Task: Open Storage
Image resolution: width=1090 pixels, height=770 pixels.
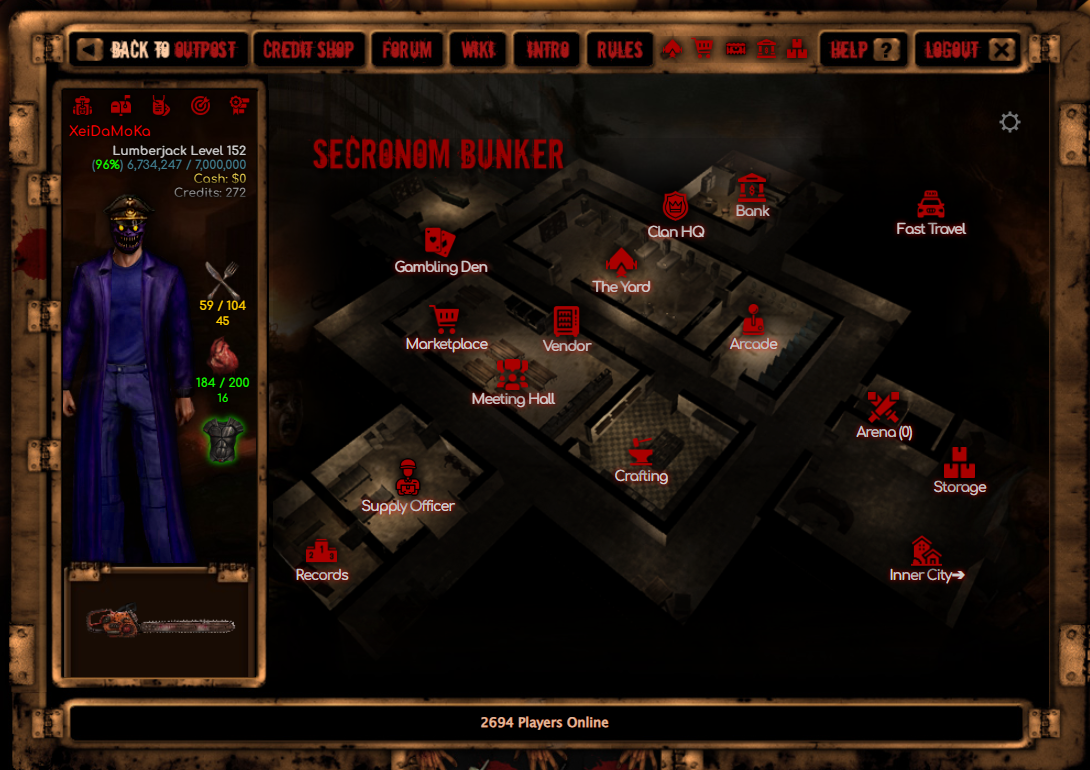Action: coord(959,472)
